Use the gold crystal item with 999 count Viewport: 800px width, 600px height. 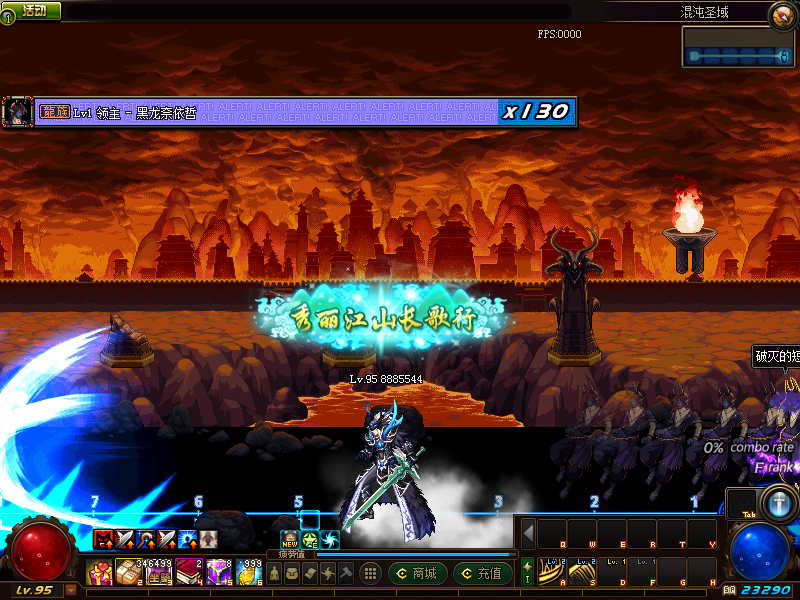click(249, 573)
